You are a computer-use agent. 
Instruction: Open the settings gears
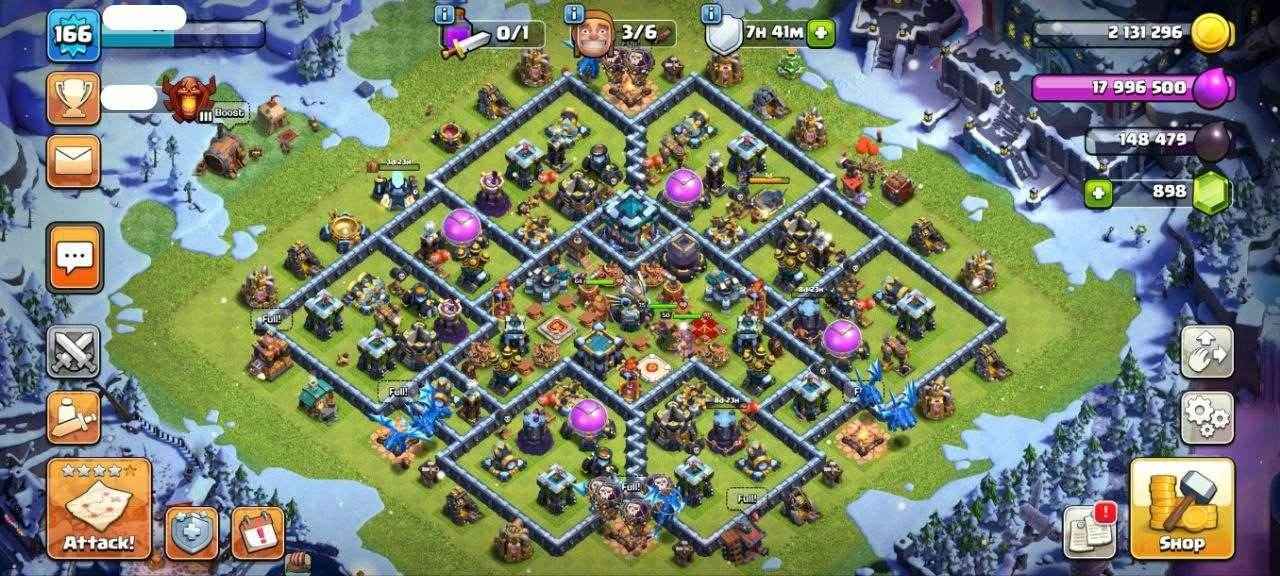click(1207, 417)
